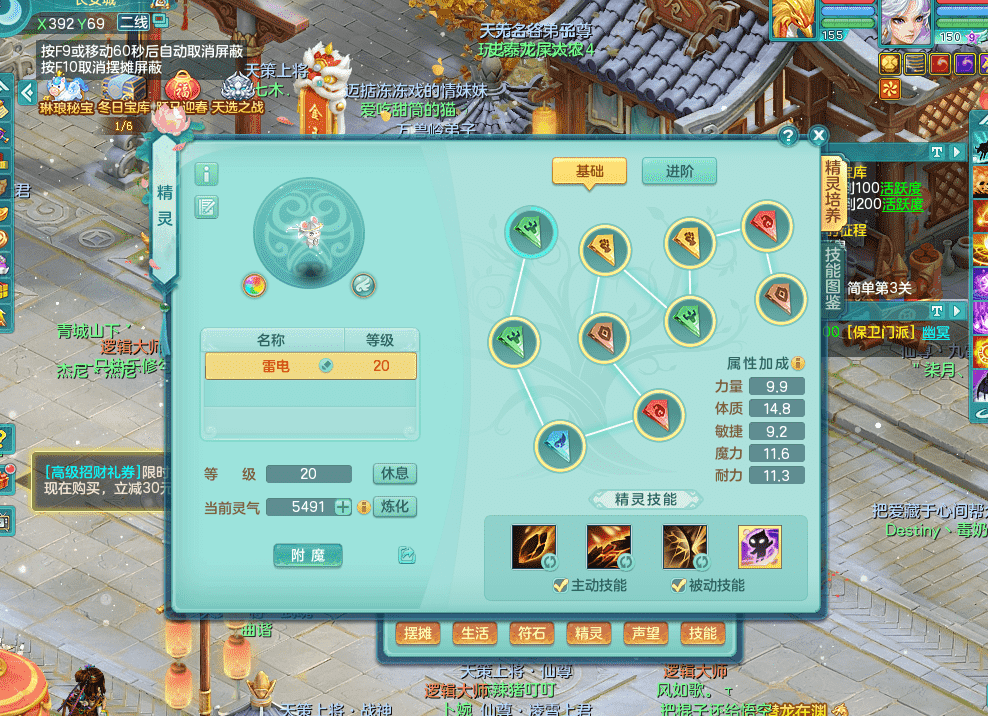This screenshot has height=716, width=988.
Task: Open the 冬日宝库 event icon
Action: coord(123,92)
